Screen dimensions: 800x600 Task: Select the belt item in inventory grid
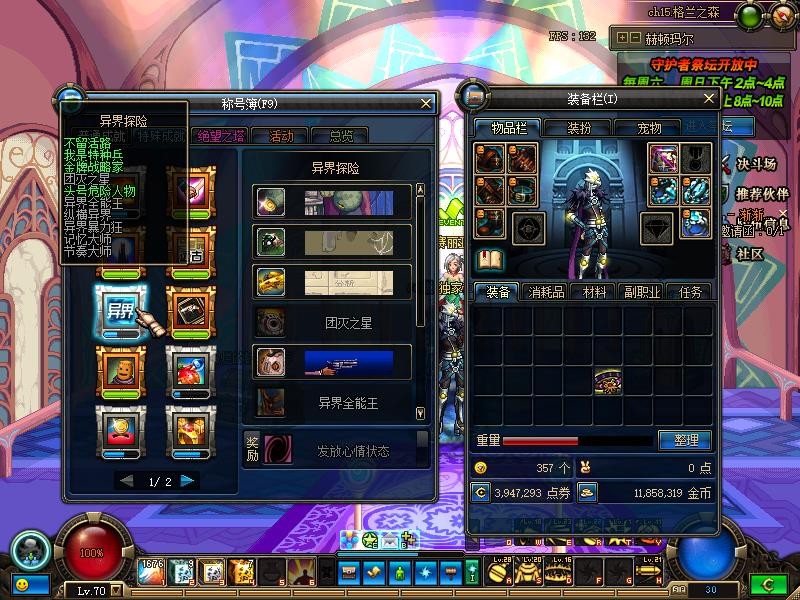607,381
